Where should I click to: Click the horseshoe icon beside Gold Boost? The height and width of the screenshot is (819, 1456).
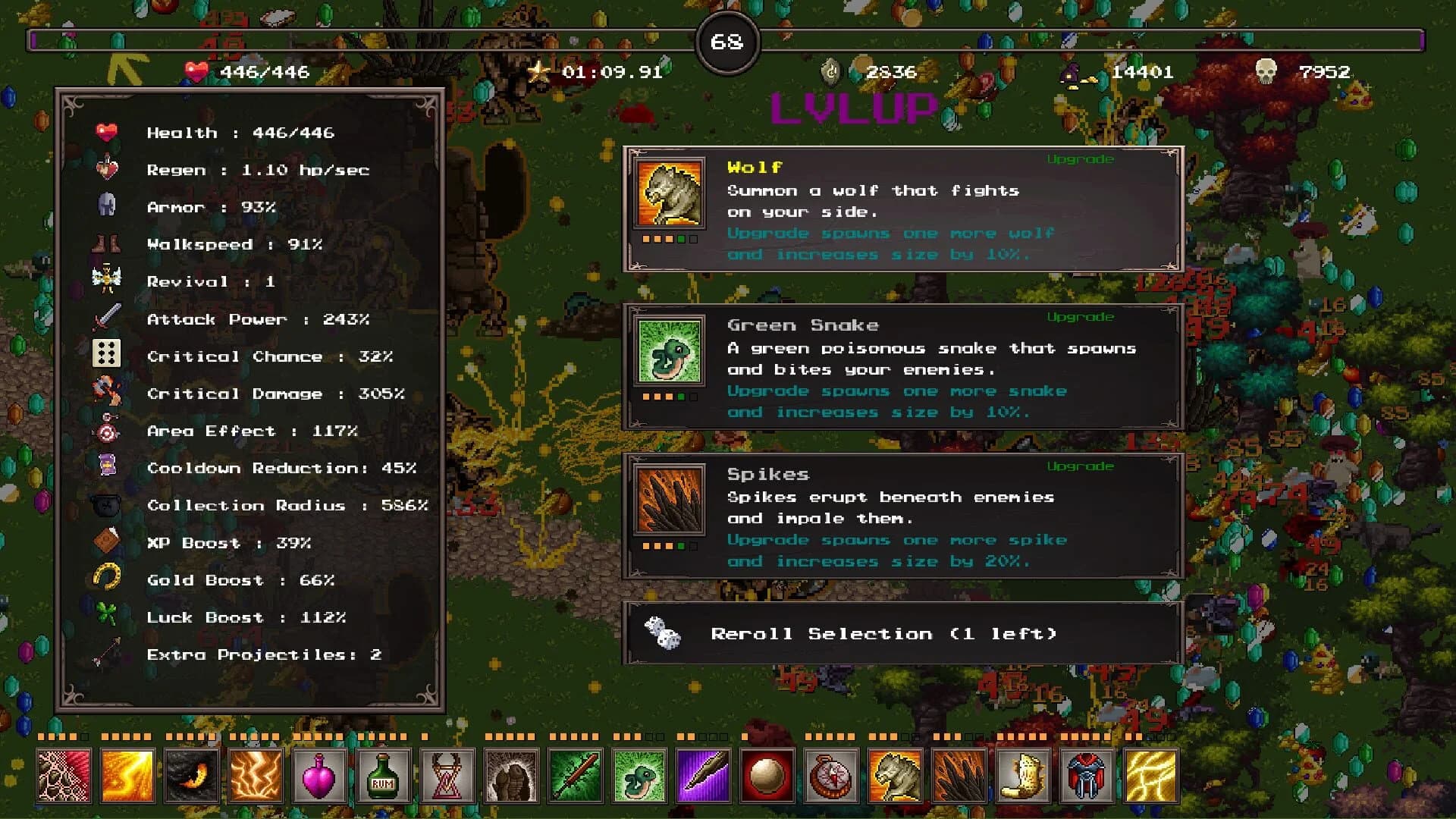pyautogui.click(x=107, y=578)
